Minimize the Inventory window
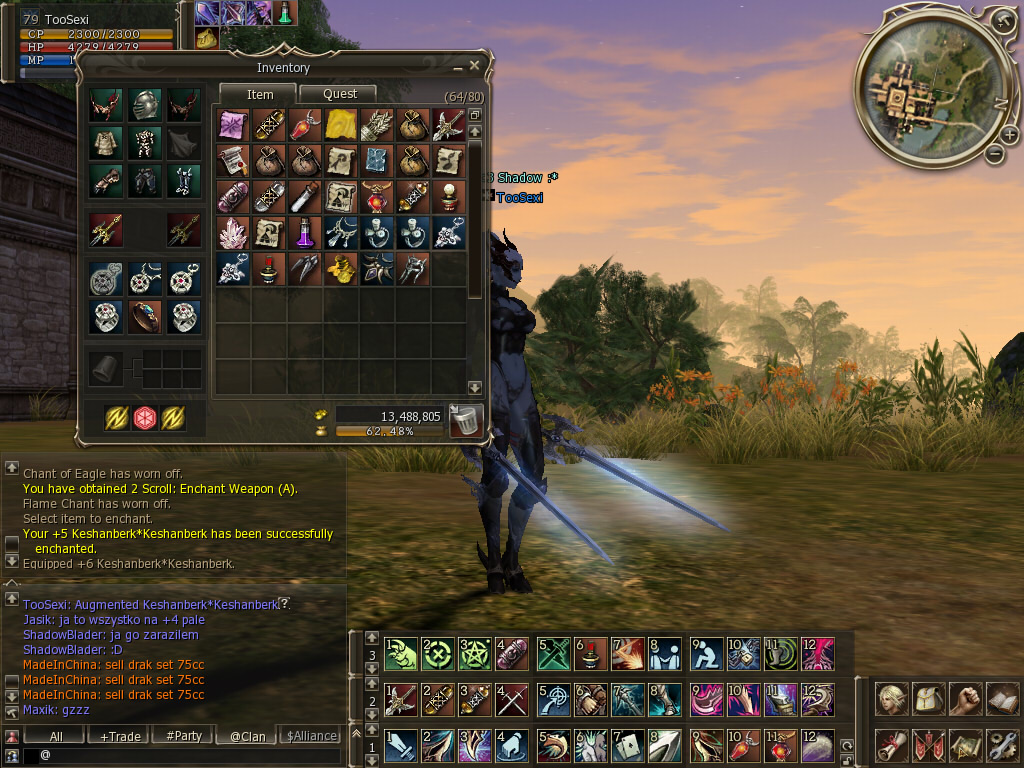The image size is (1024, 768). coord(459,67)
